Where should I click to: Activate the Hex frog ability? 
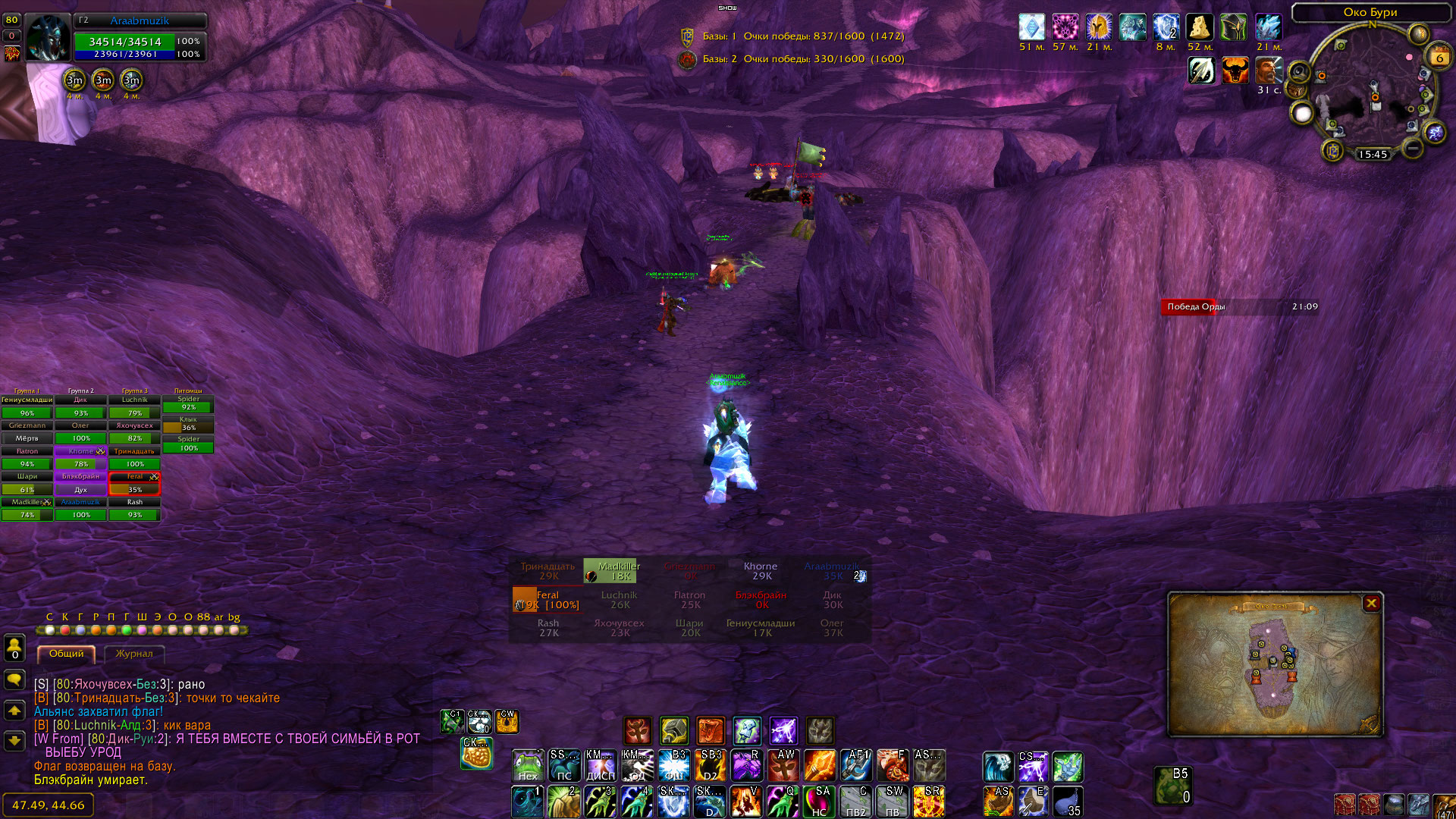coord(528,766)
